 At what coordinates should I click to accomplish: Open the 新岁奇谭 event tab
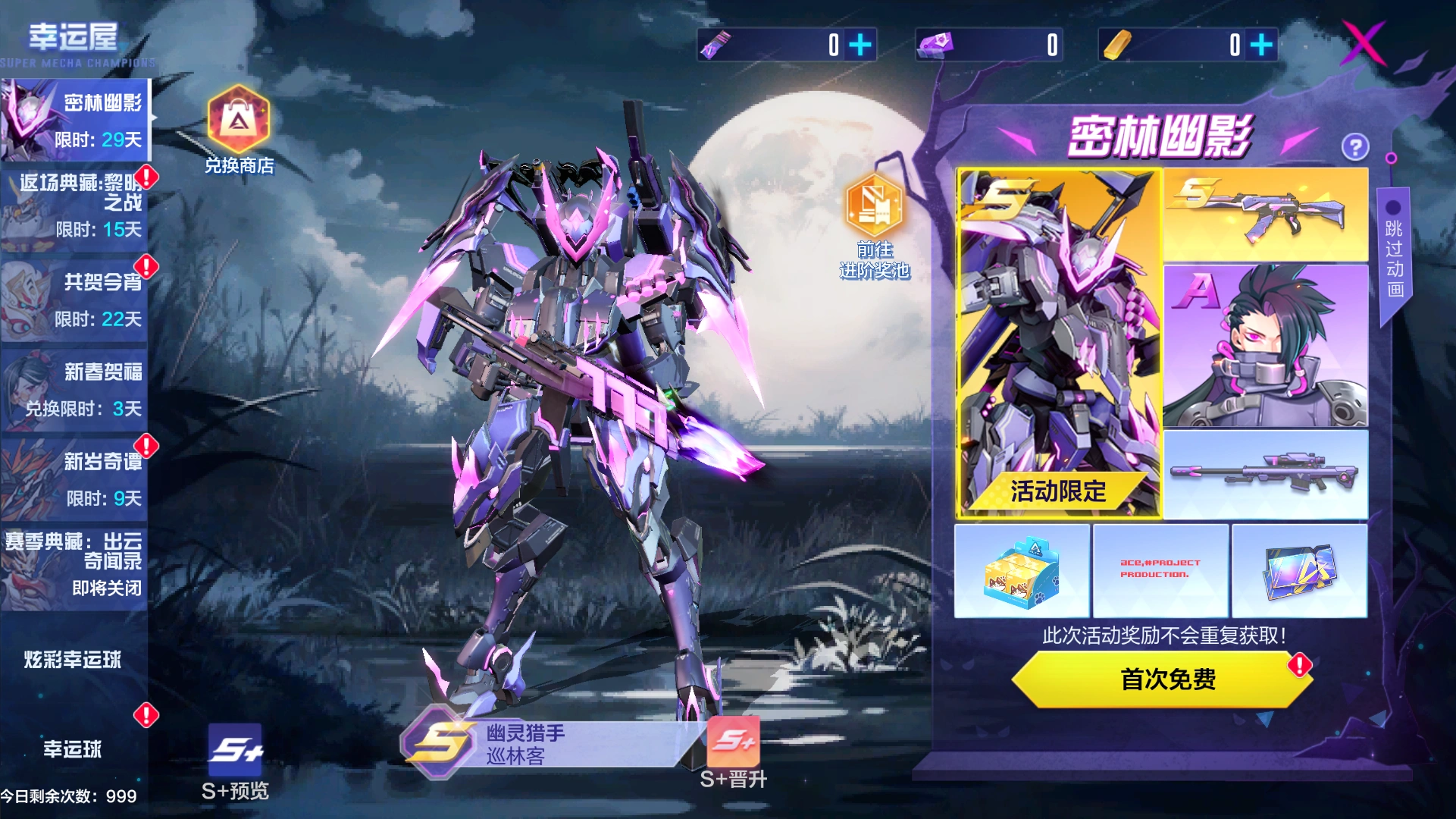click(x=76, y=479)
